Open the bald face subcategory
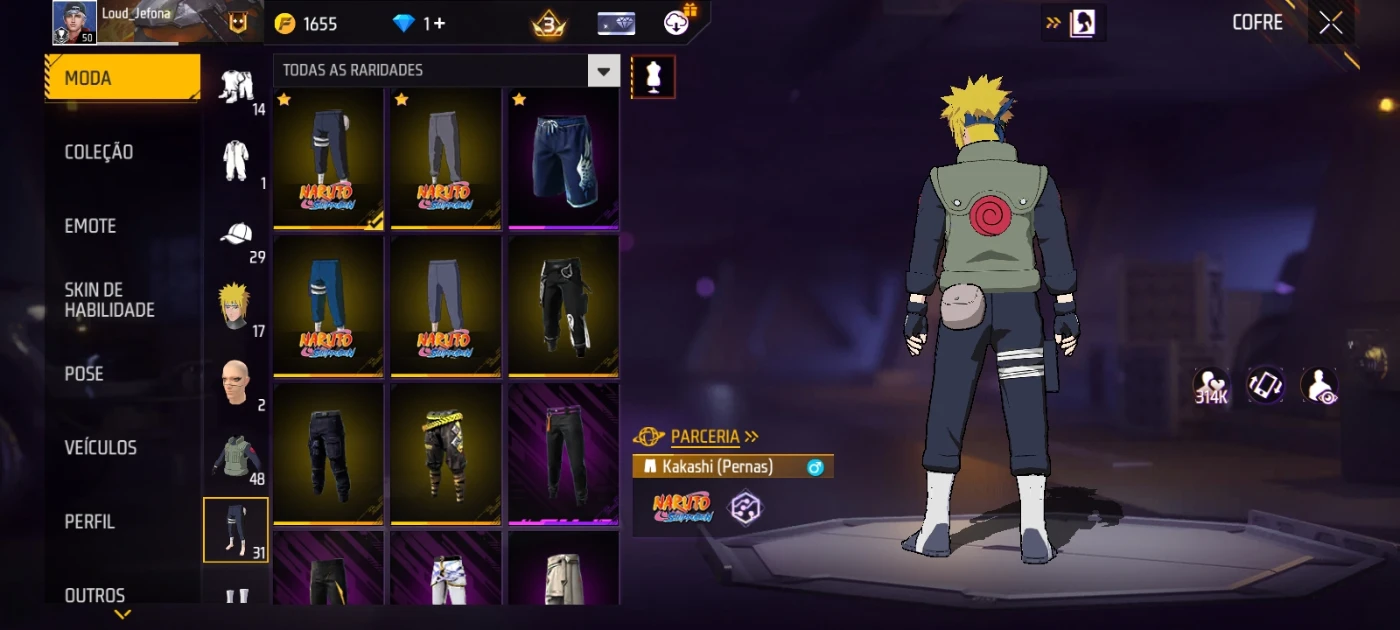This screenshot has height=630, width=1400. (x=236, y=383)
